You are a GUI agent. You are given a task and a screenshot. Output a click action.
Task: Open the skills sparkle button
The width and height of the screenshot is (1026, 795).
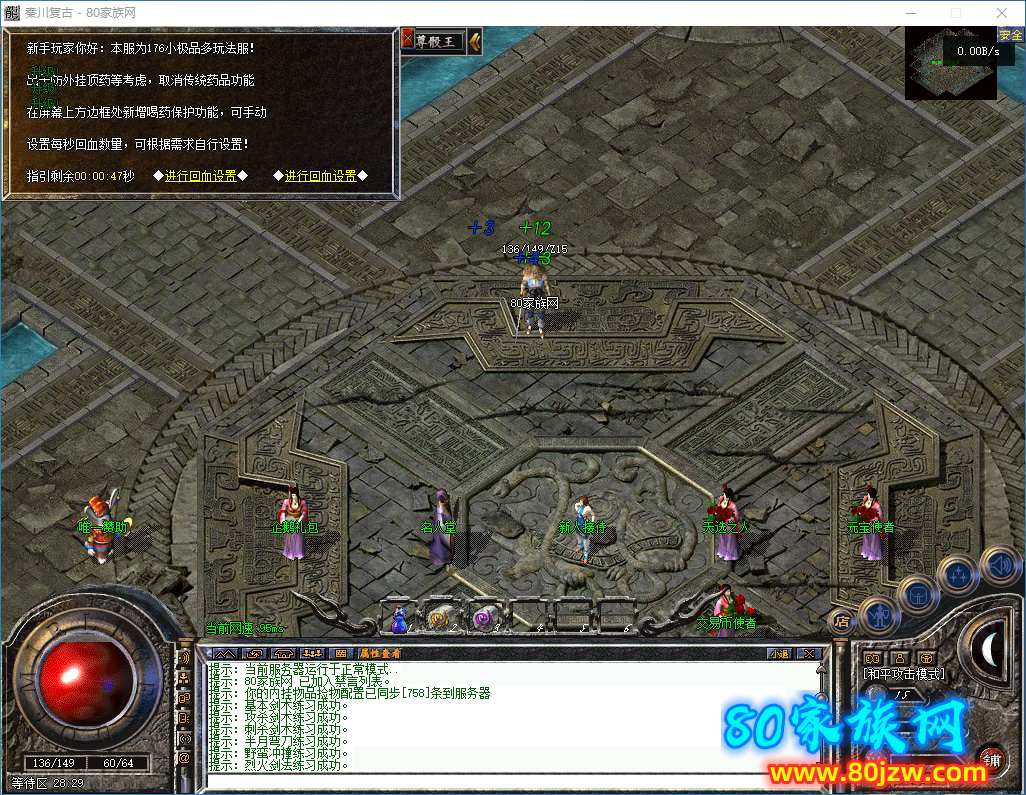click(958, 575)
